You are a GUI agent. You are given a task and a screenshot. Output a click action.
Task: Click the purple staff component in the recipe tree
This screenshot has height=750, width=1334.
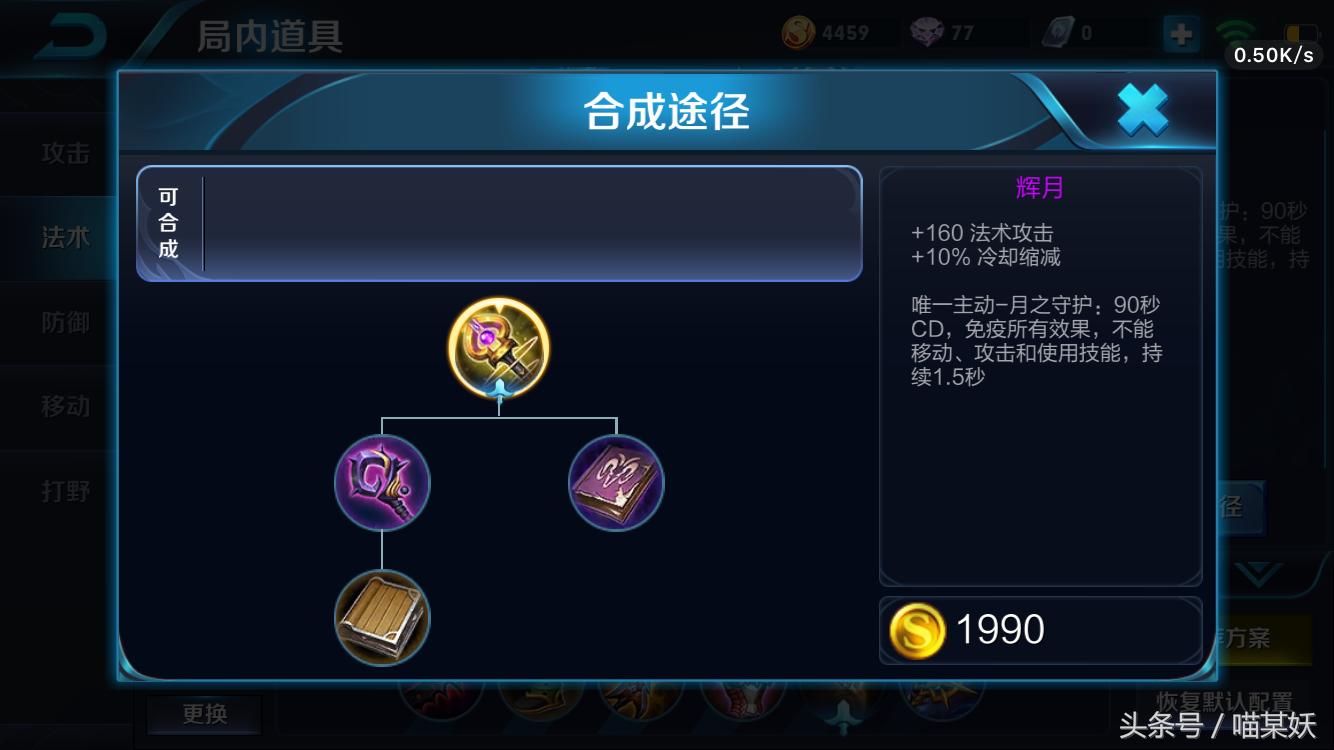[x=381, y=483]
